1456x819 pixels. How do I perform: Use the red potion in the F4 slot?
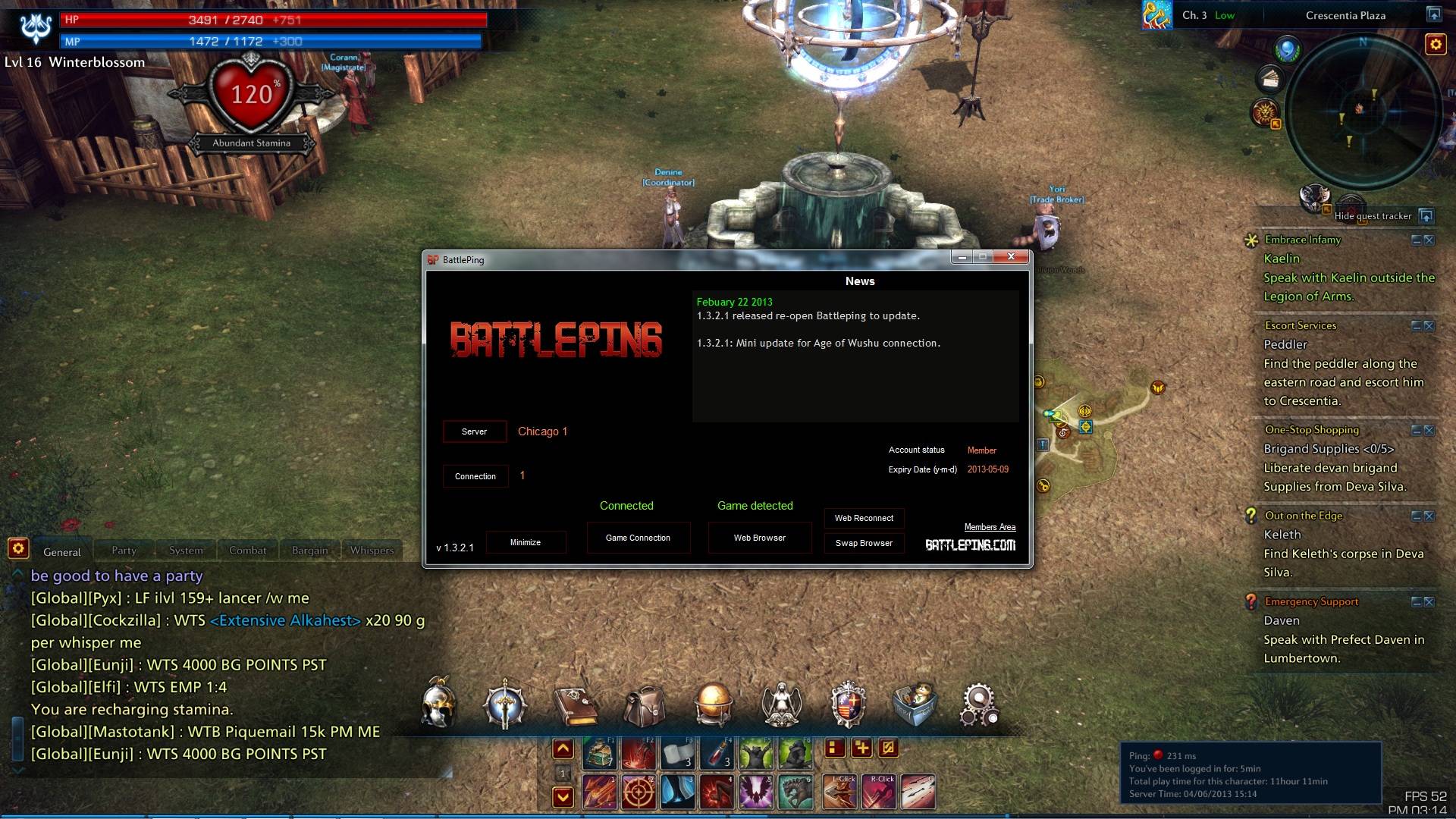(x=717, y=752)
